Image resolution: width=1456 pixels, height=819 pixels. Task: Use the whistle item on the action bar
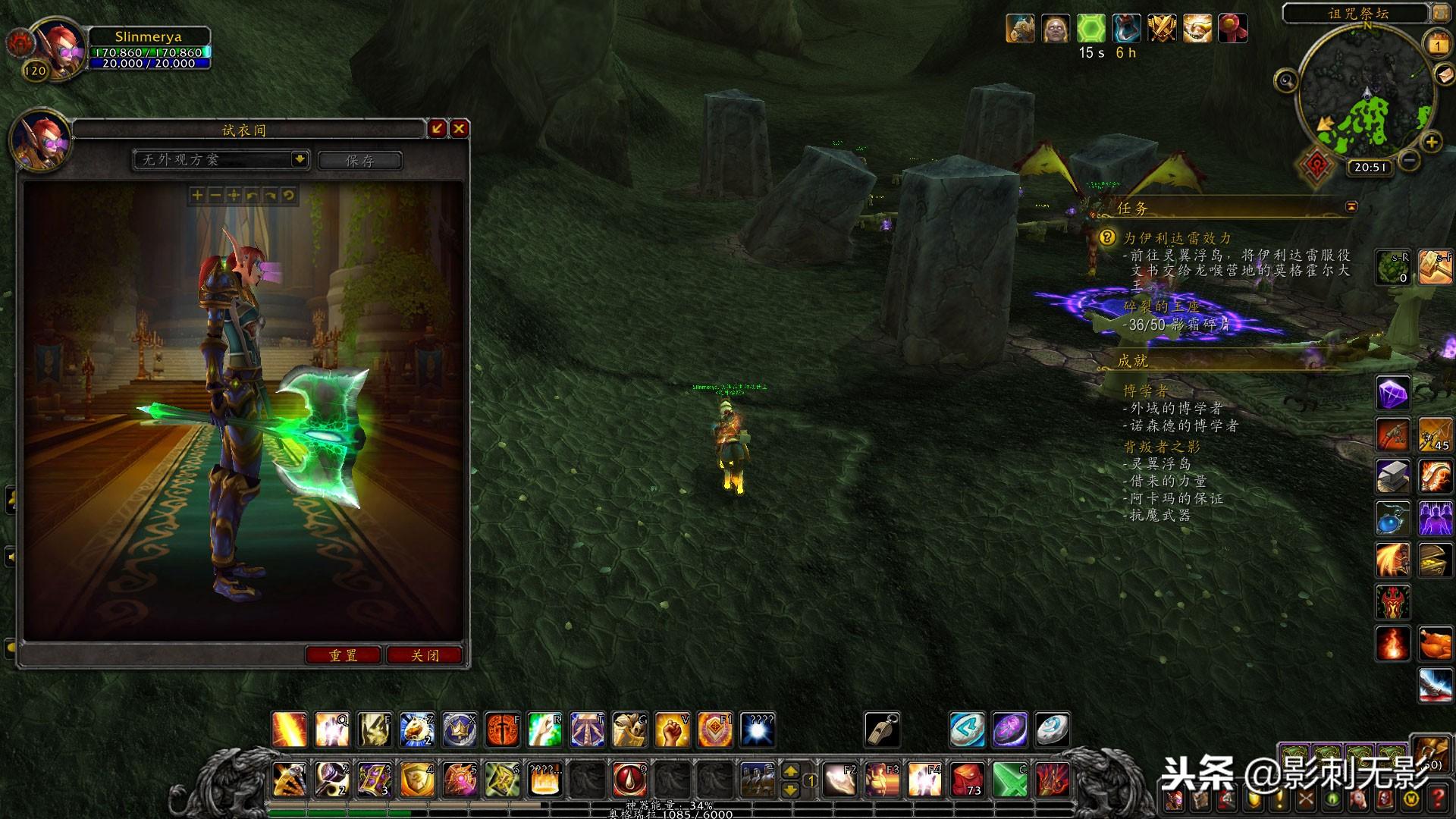(x=882, y=730)
